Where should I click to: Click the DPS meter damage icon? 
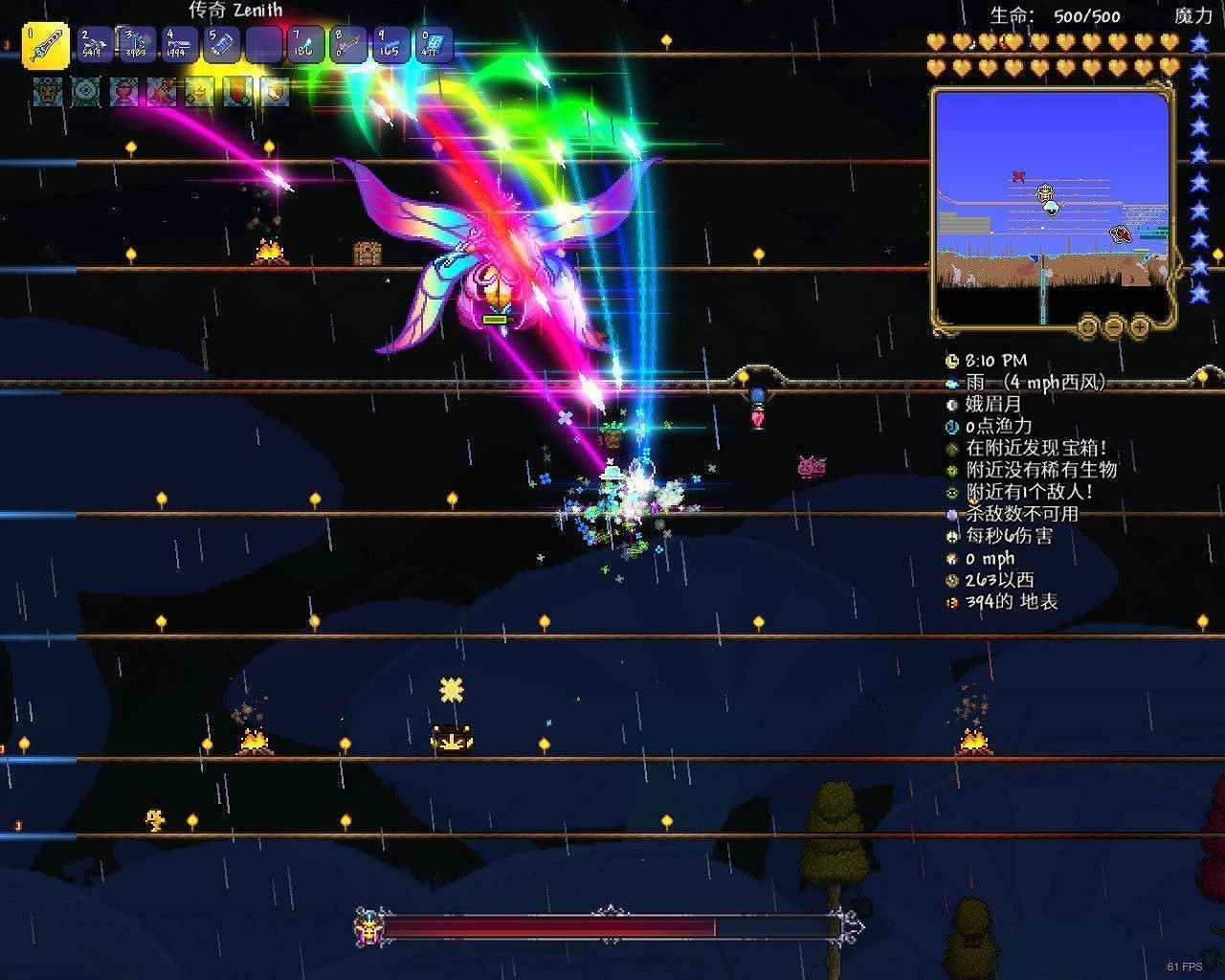[x=950, y=537]
